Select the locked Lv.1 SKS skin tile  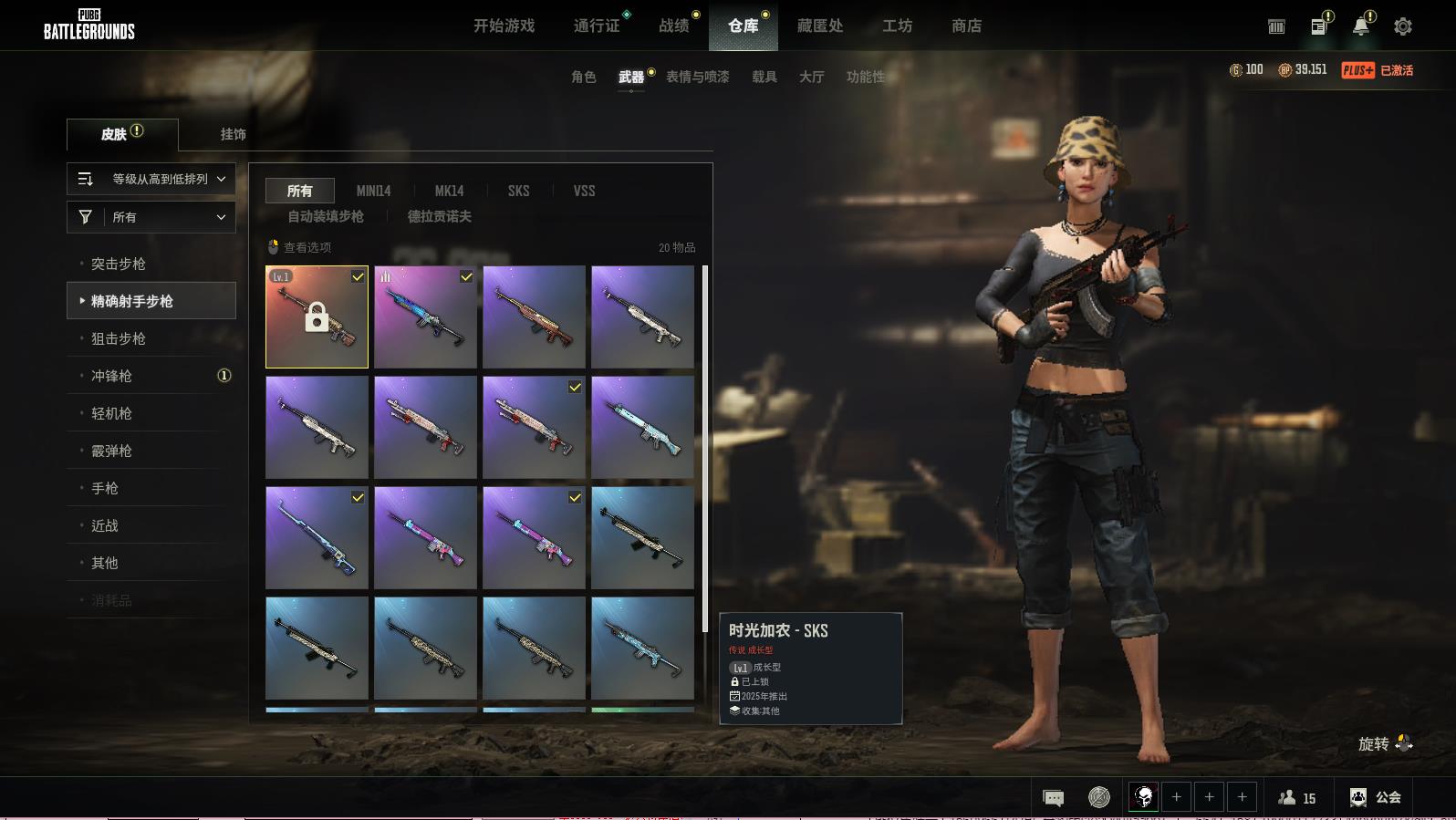[317, 317]
